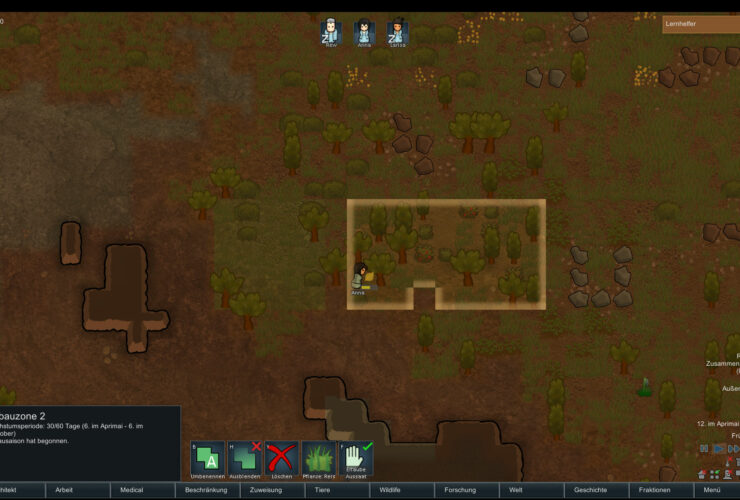Open the Arbeit work tab
This screenshot has width=740, height=500.
pos(64,491)
